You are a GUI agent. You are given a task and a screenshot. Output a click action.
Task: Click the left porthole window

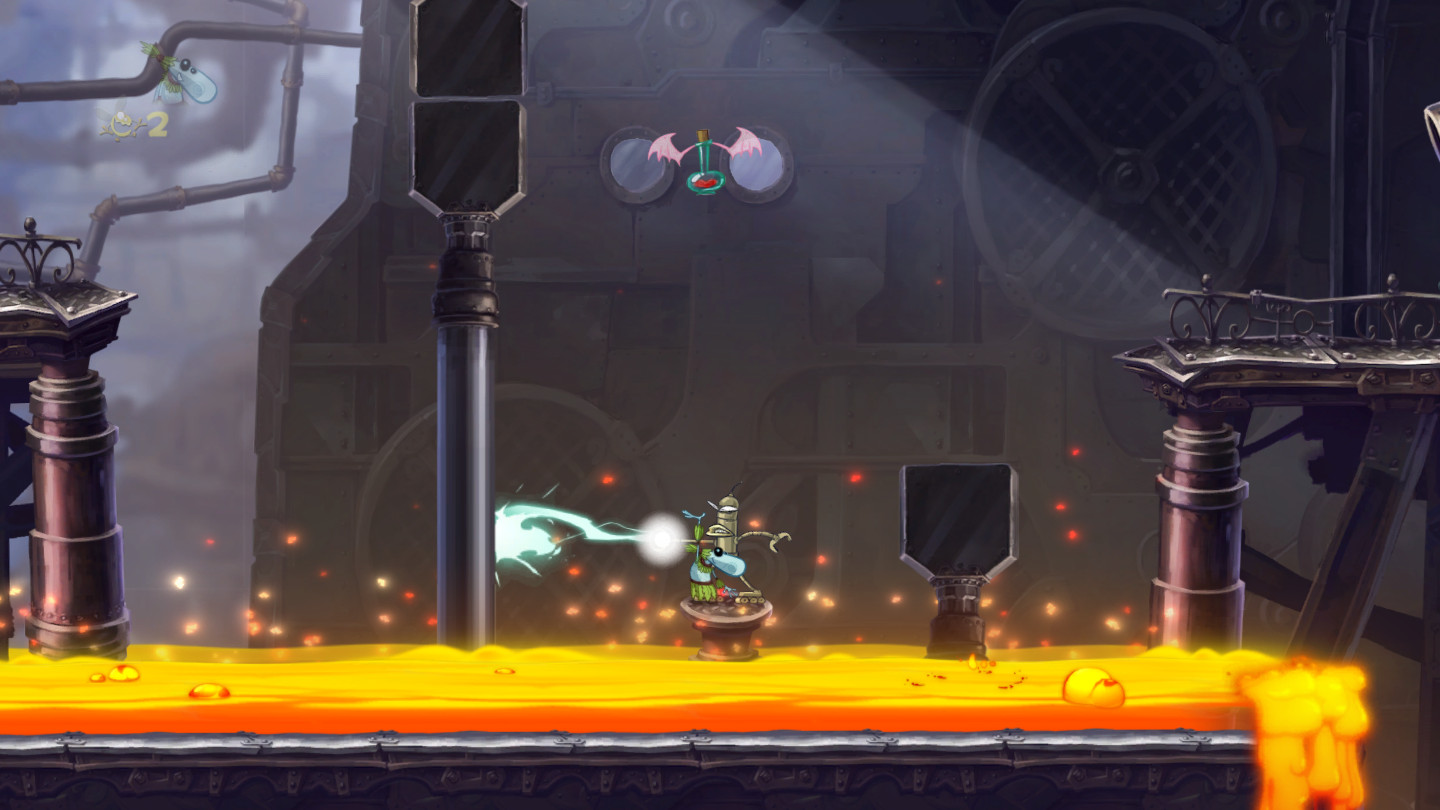coord(638,166)
